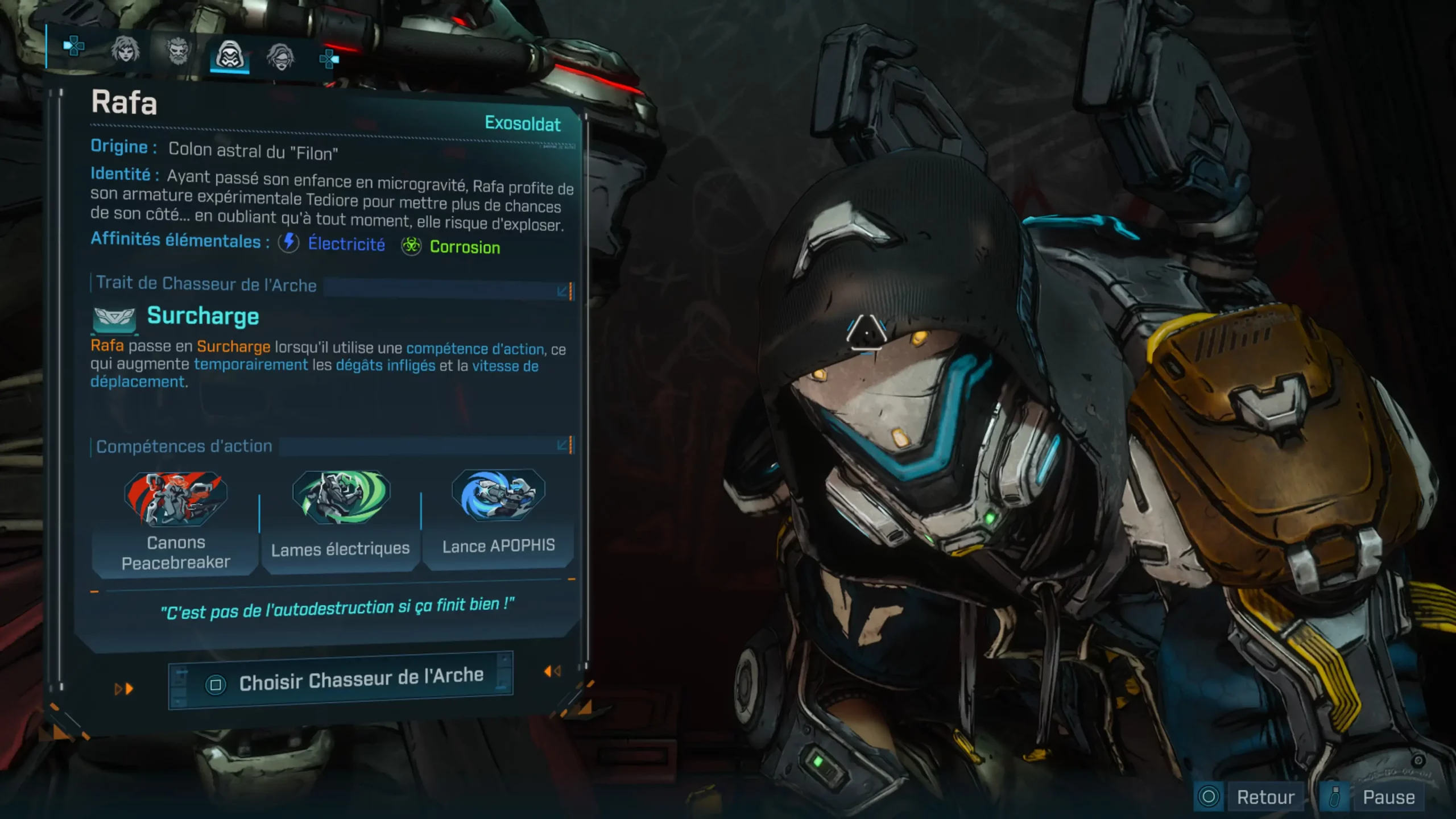Expand the Trait de Chasseur de l'Arche section

click(564, 291)
